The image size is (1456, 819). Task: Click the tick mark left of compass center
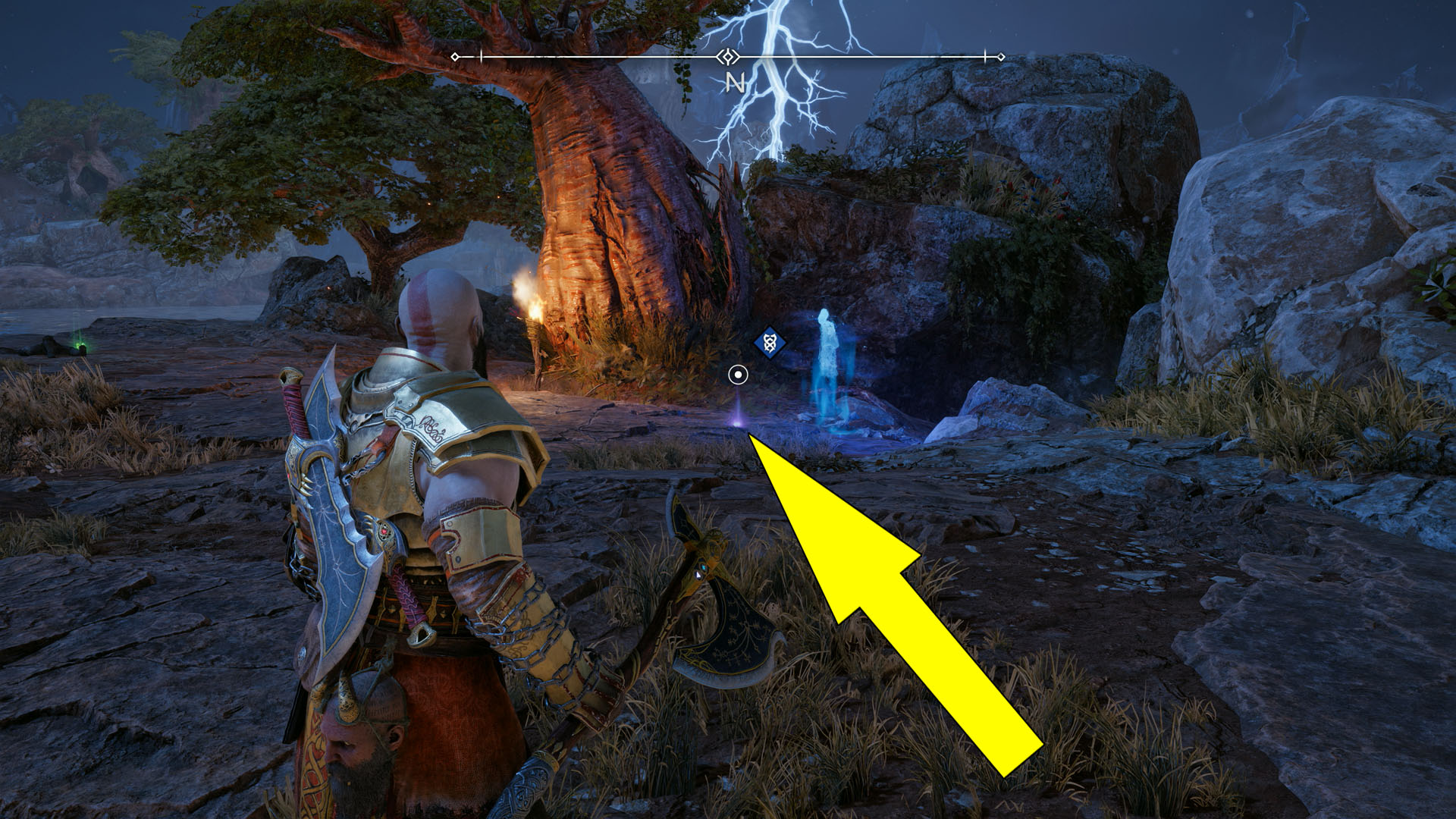click(482, 55)
